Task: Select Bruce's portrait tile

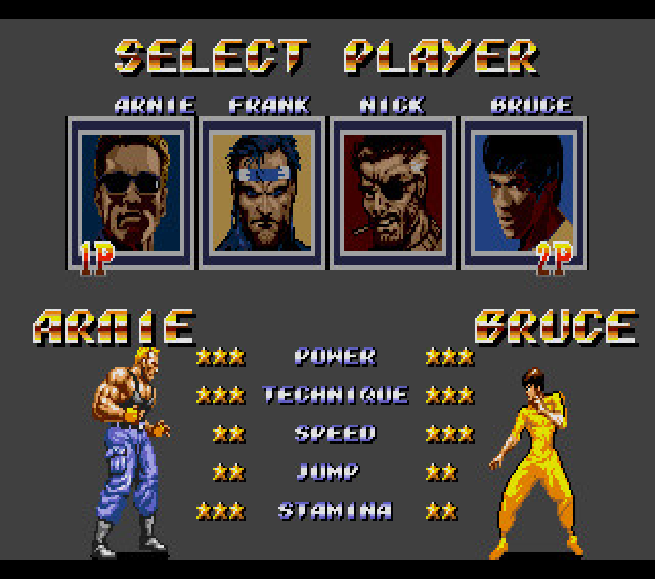Action: (x=524, y=192)
